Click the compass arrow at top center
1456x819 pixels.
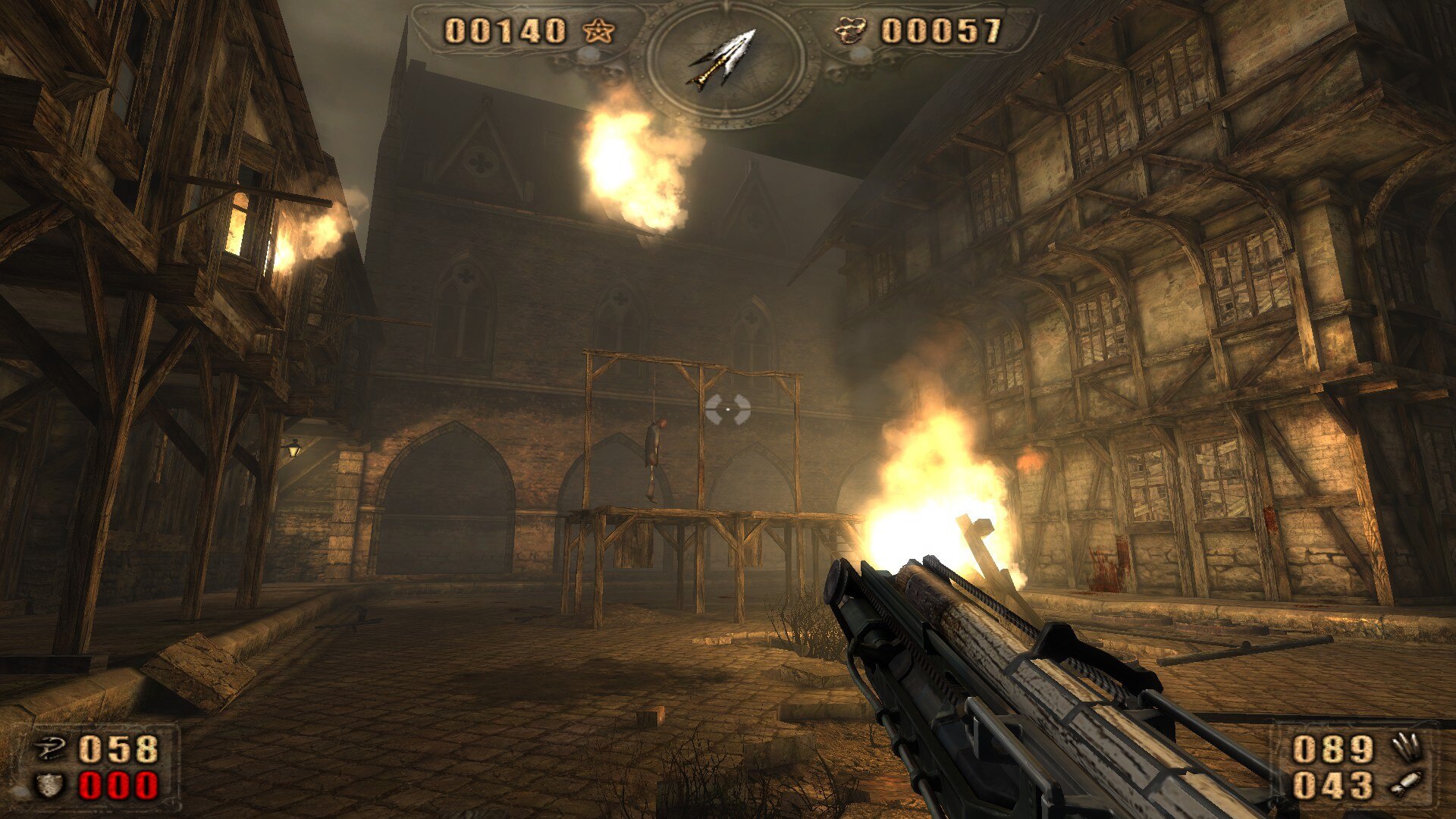point(724,59)
